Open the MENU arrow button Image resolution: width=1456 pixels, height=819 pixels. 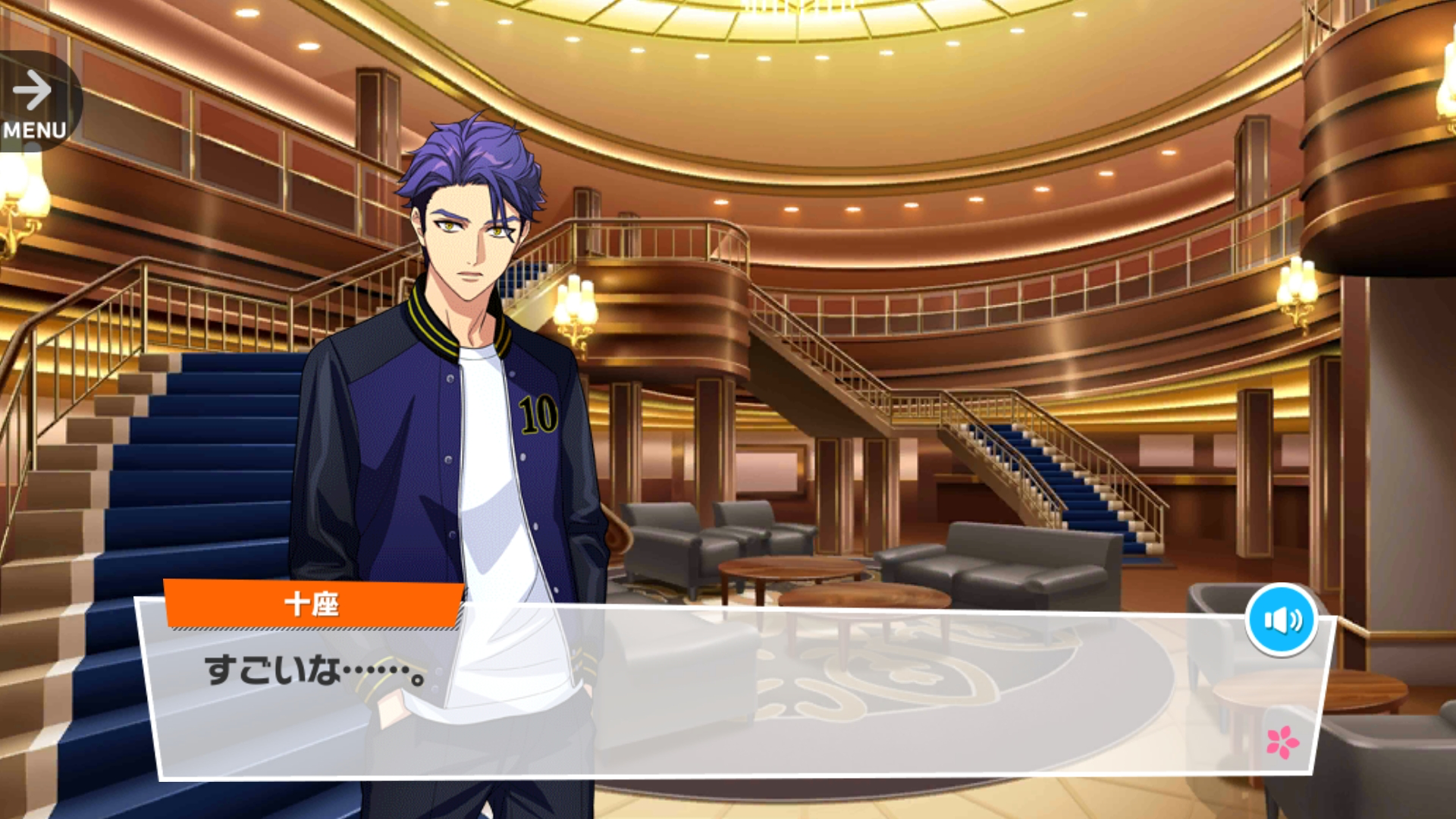(35, 102)
